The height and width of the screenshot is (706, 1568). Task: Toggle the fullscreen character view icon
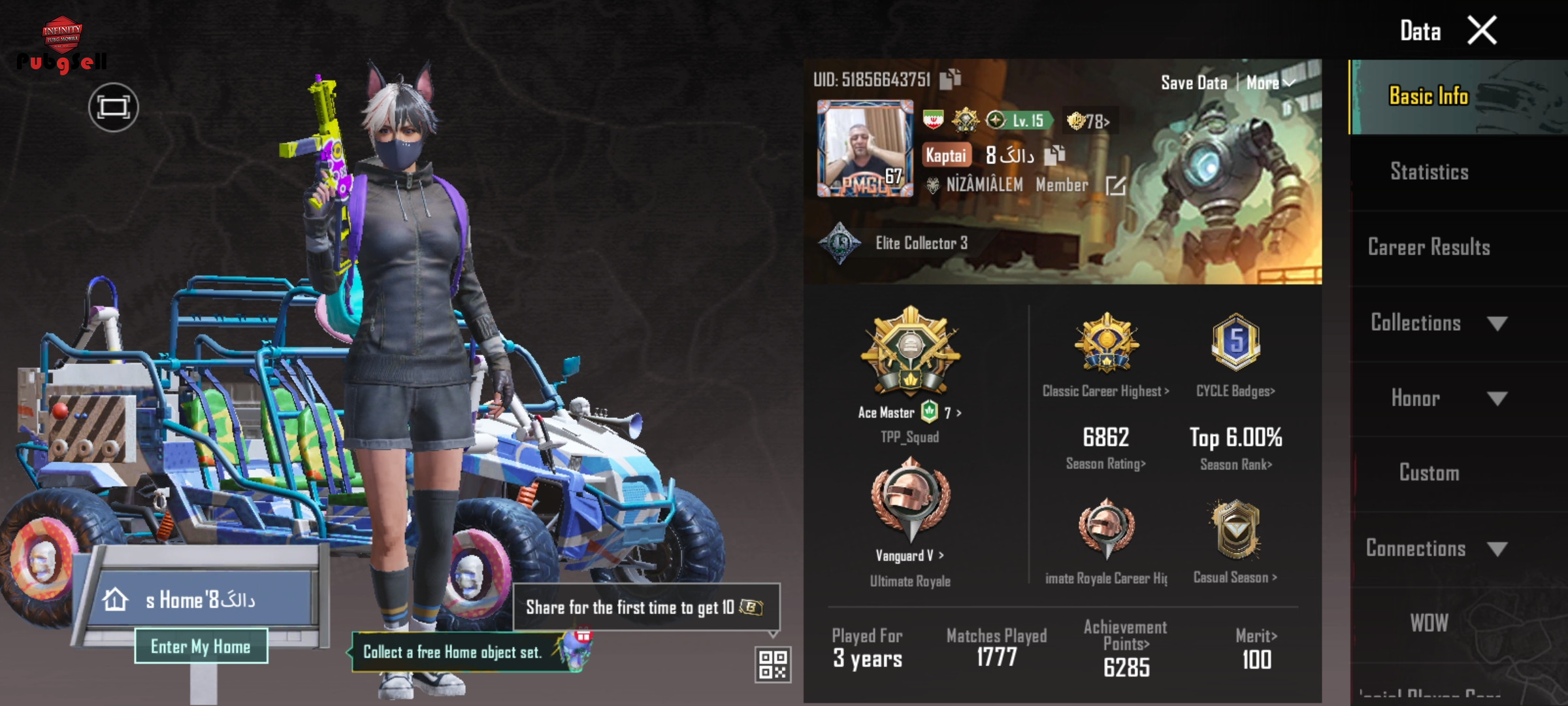coord(114,107)
